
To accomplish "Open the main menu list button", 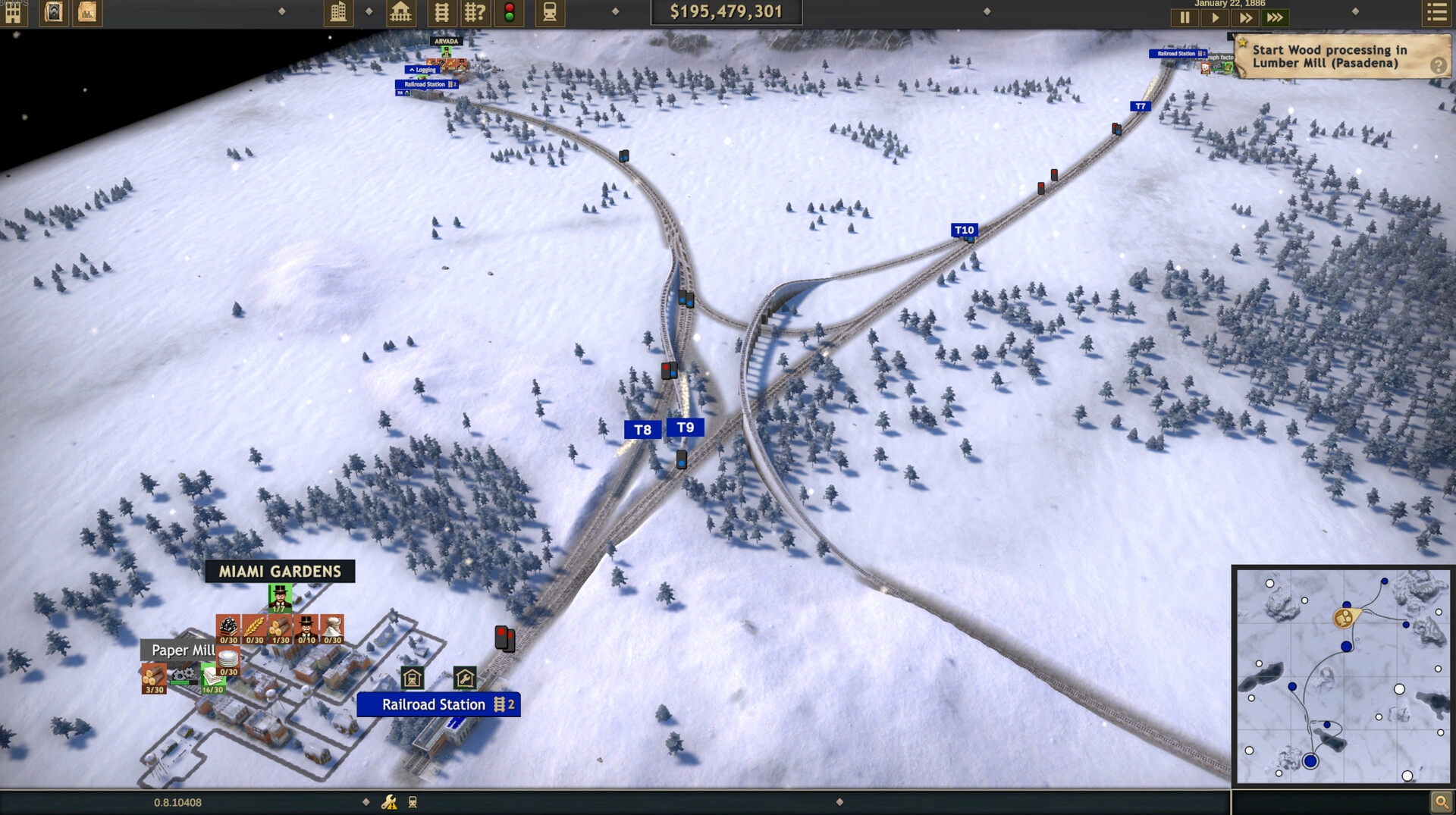I will [1436, 13].
